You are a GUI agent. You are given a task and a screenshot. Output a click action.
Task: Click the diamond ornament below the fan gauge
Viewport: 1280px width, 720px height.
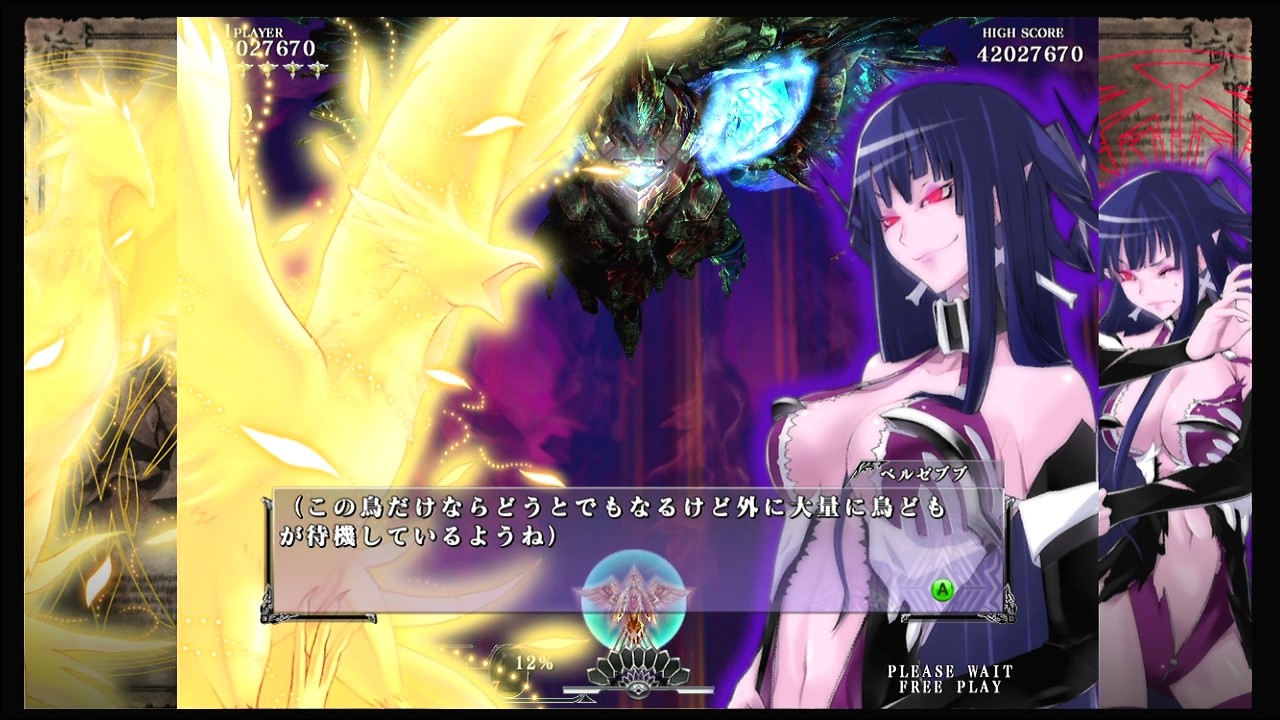click(638, 689)
